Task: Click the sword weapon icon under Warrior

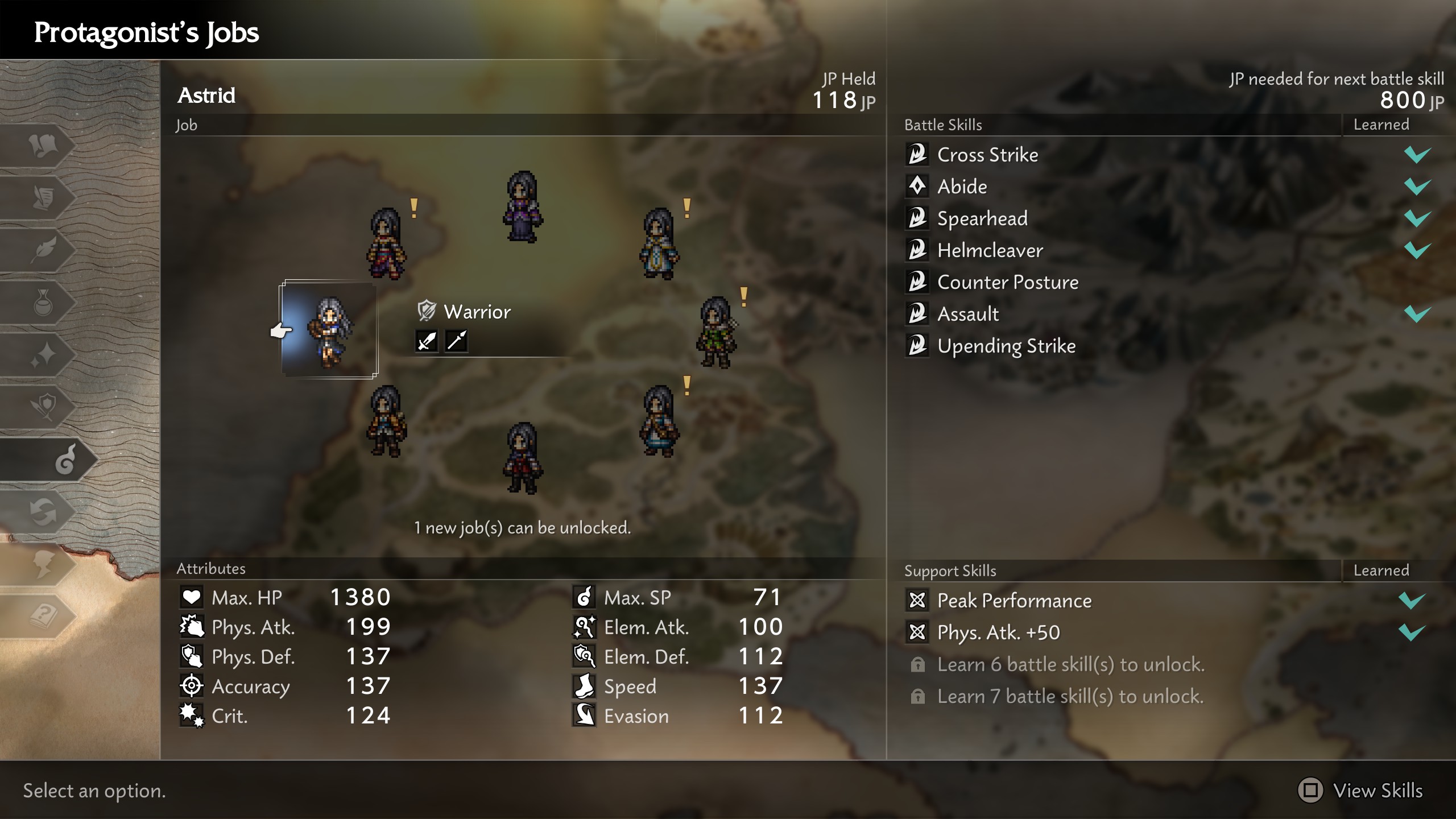Action: pos(425,341)
